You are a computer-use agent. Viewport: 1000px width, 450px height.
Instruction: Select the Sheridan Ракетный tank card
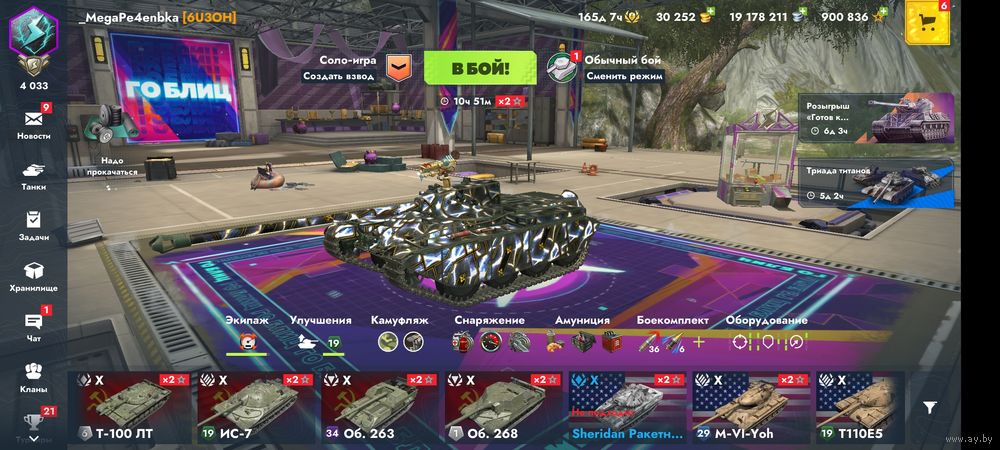626,408
